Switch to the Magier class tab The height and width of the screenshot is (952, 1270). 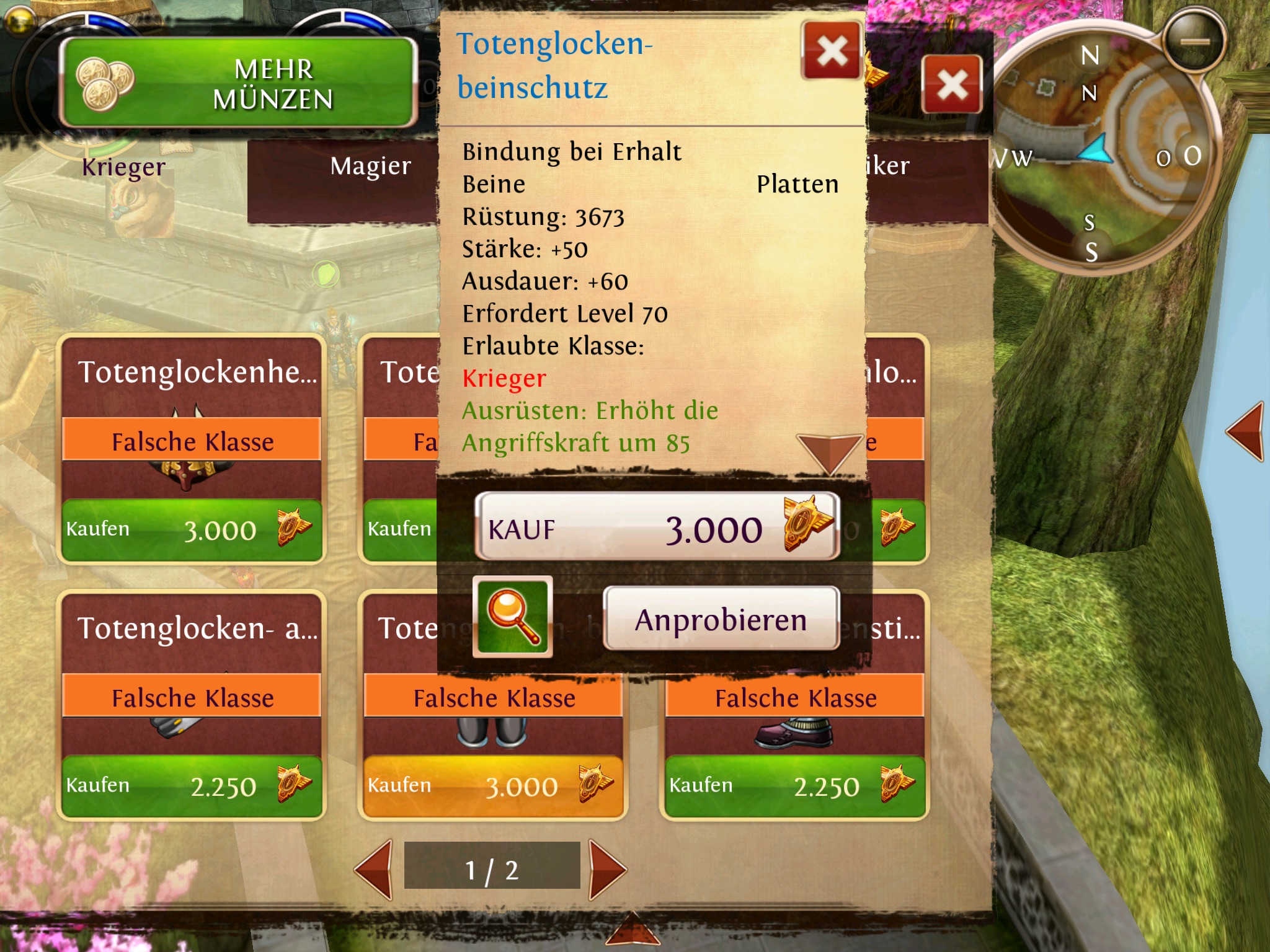(370, 166)
